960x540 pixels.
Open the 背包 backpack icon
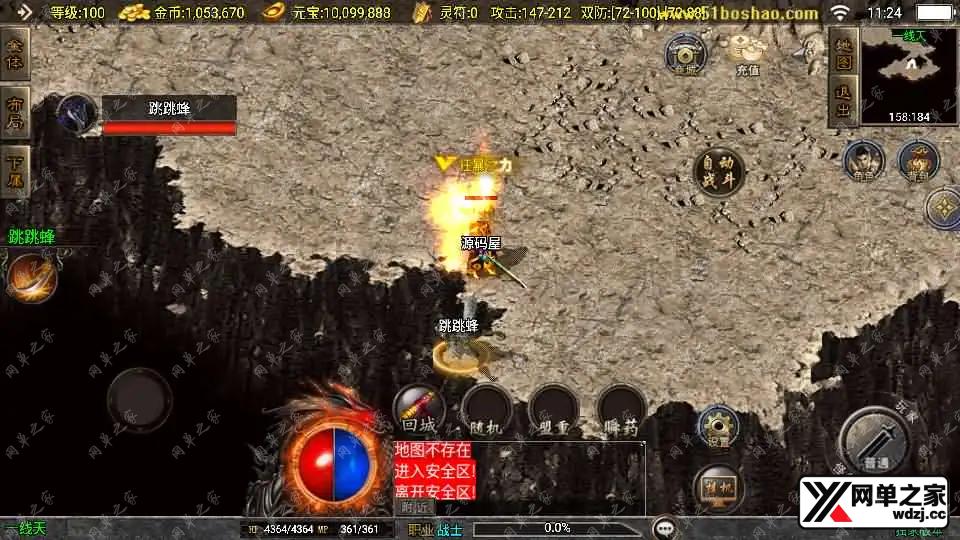[917, 161]
